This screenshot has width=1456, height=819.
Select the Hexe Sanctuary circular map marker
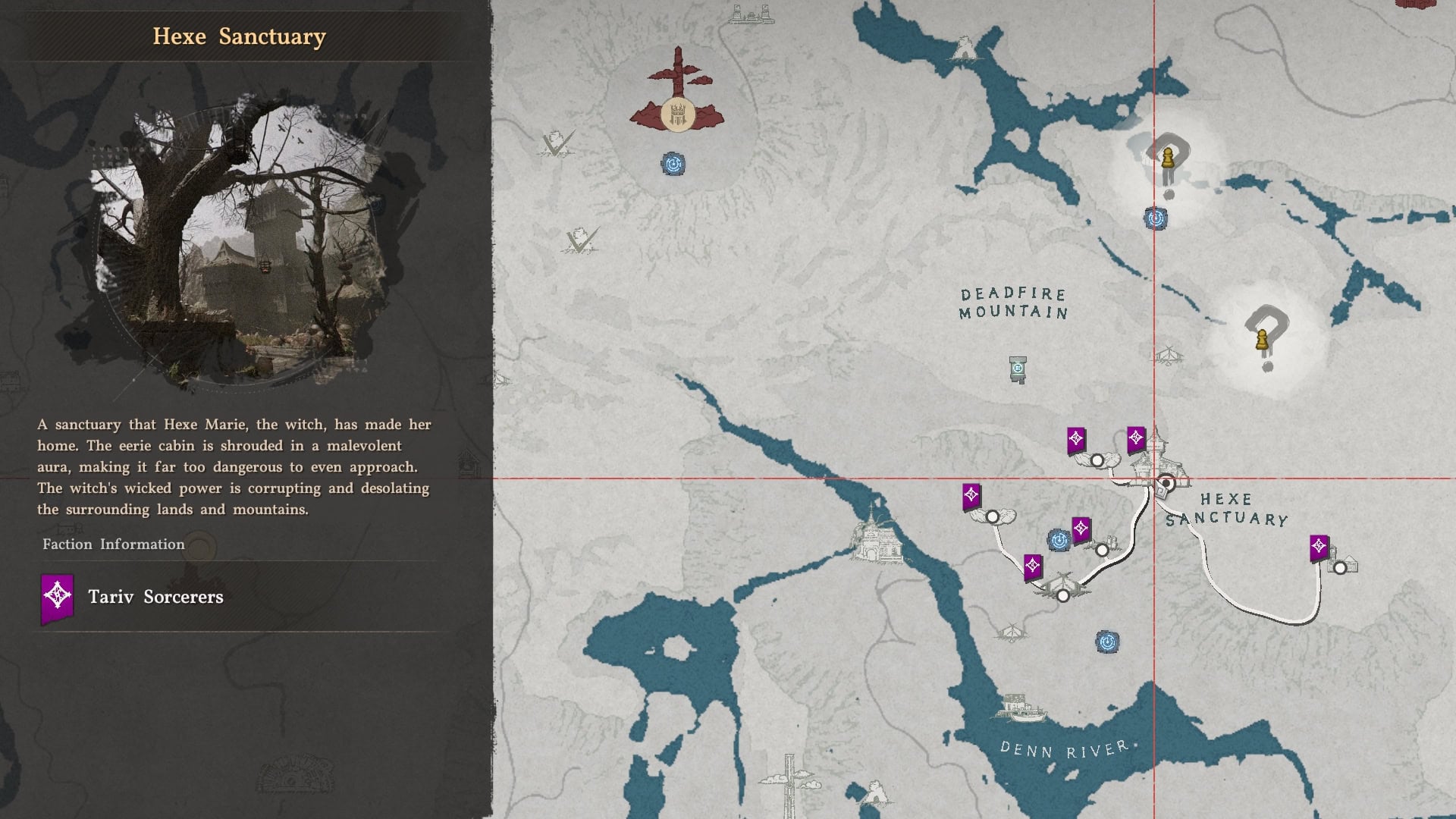tap(1166, 483)
